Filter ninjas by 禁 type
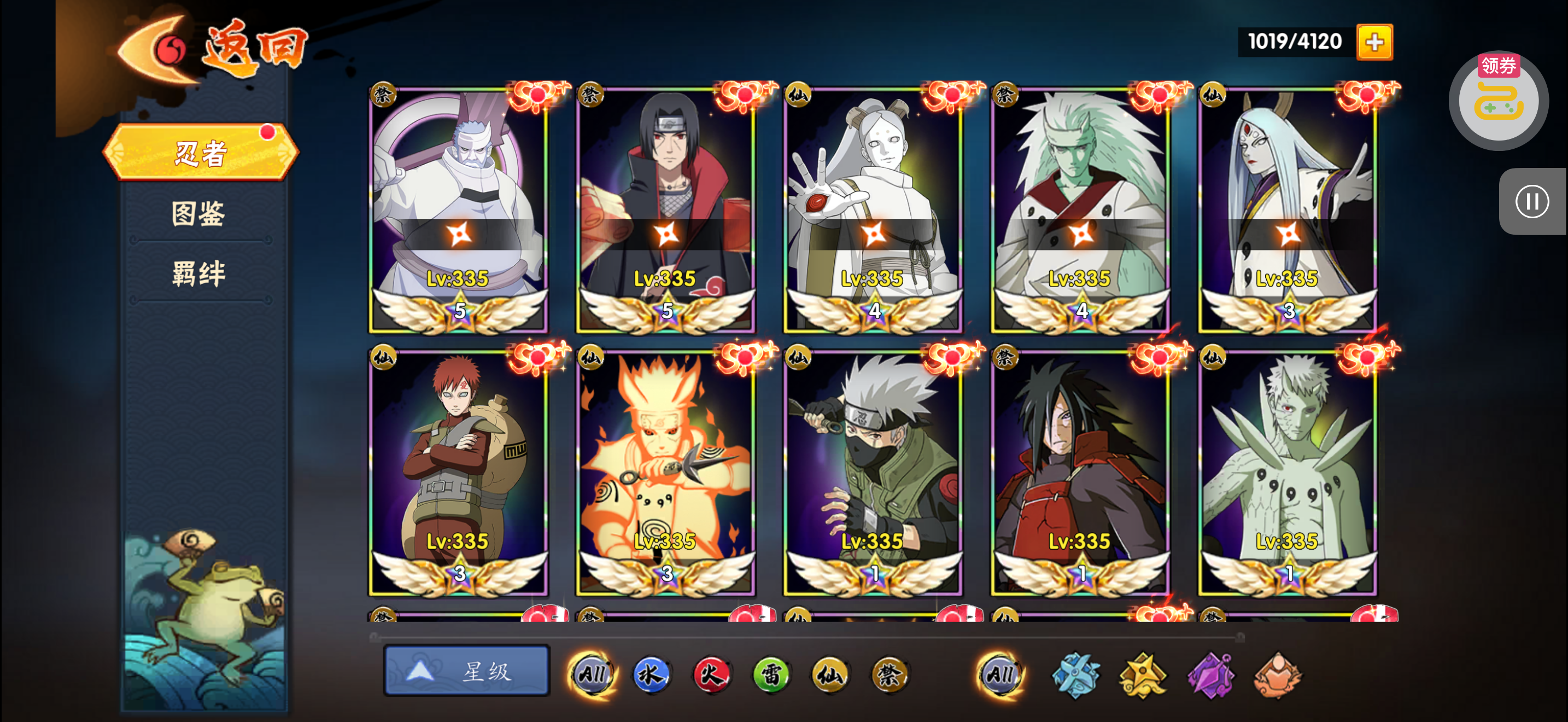 890,674
